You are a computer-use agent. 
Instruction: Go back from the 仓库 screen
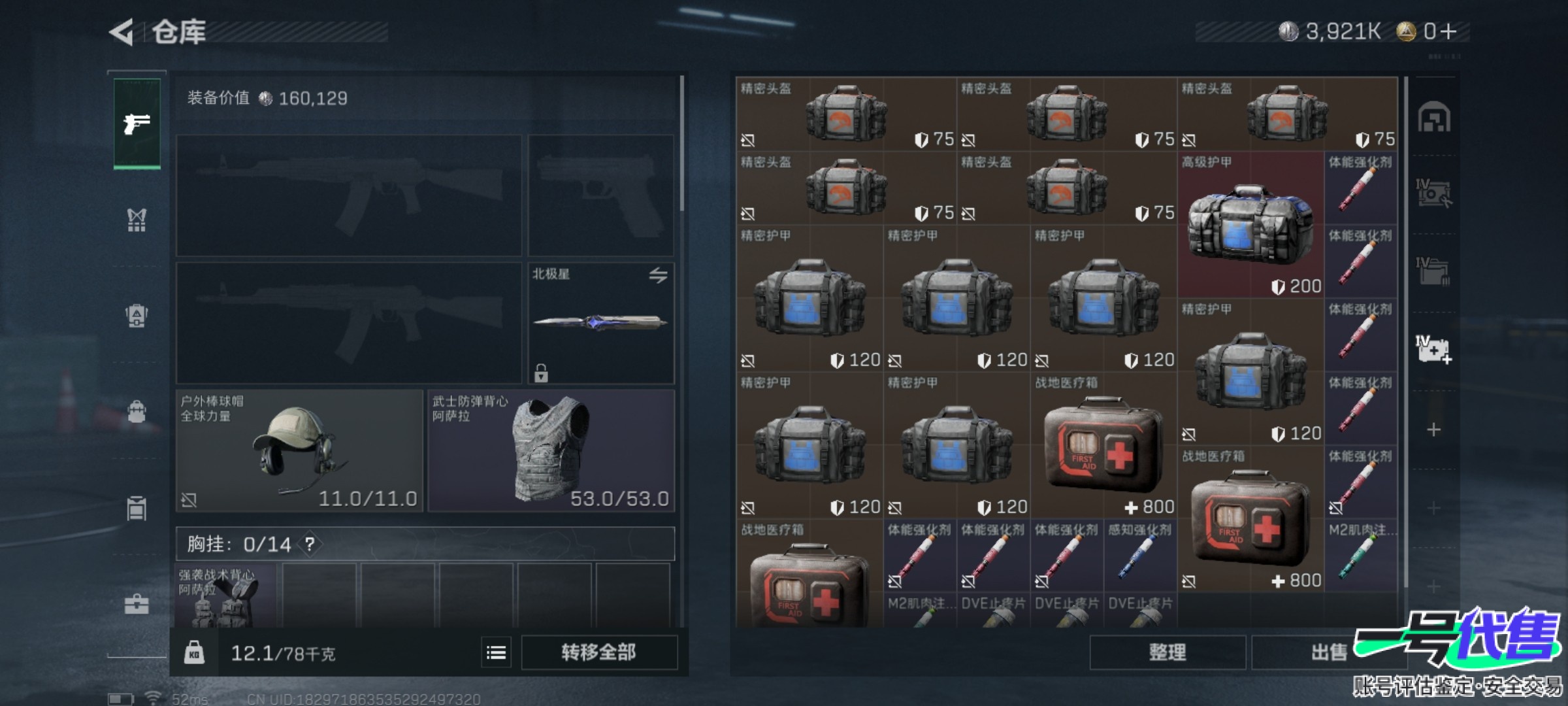coord(122,32)
